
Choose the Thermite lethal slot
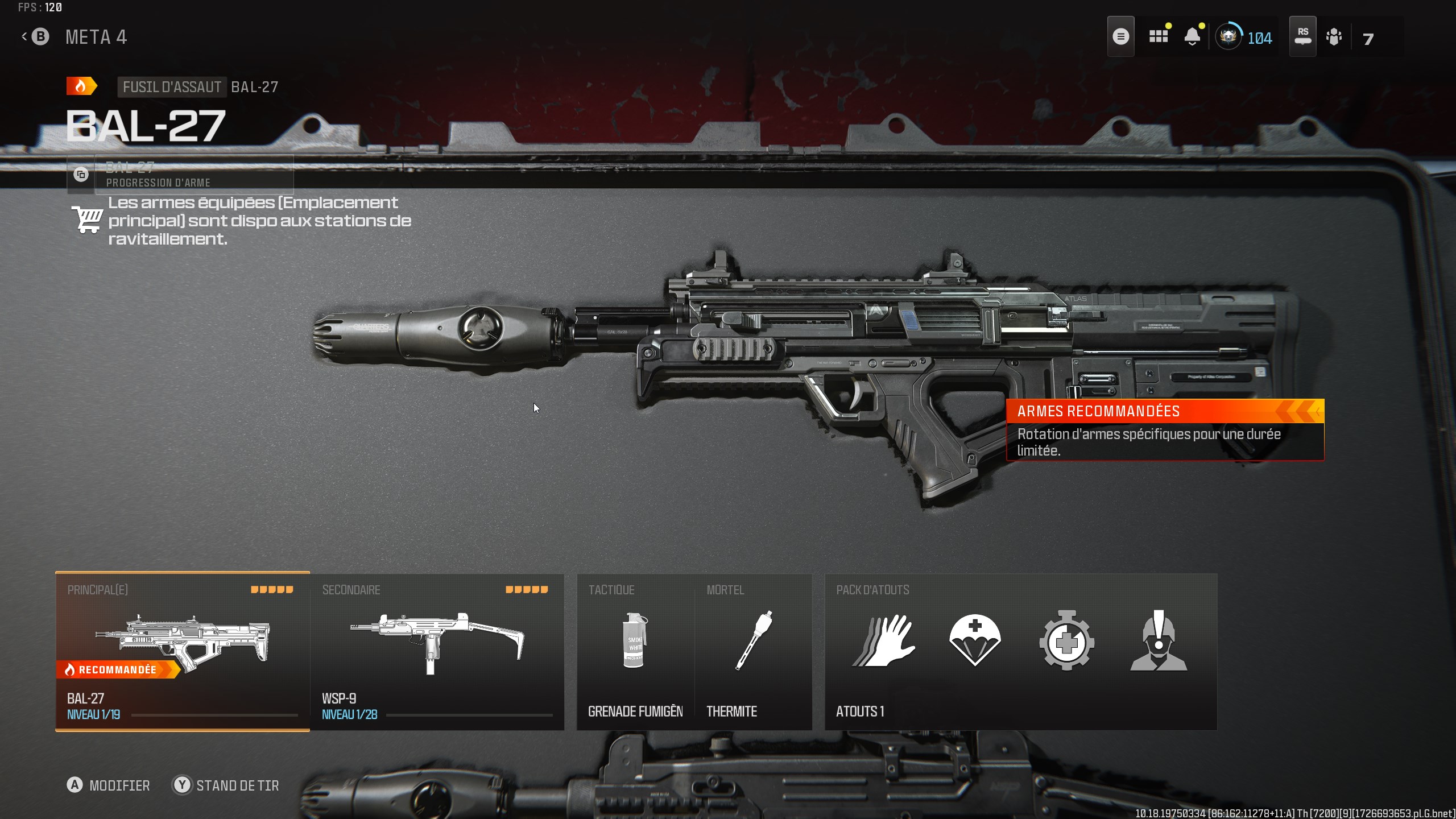point(753,651)
